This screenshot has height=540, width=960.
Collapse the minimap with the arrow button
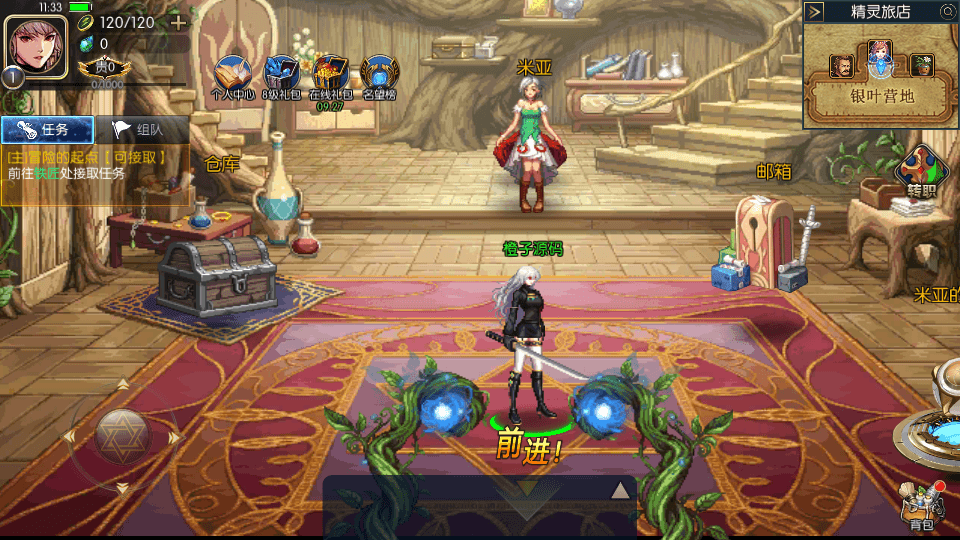pos(815,12)
